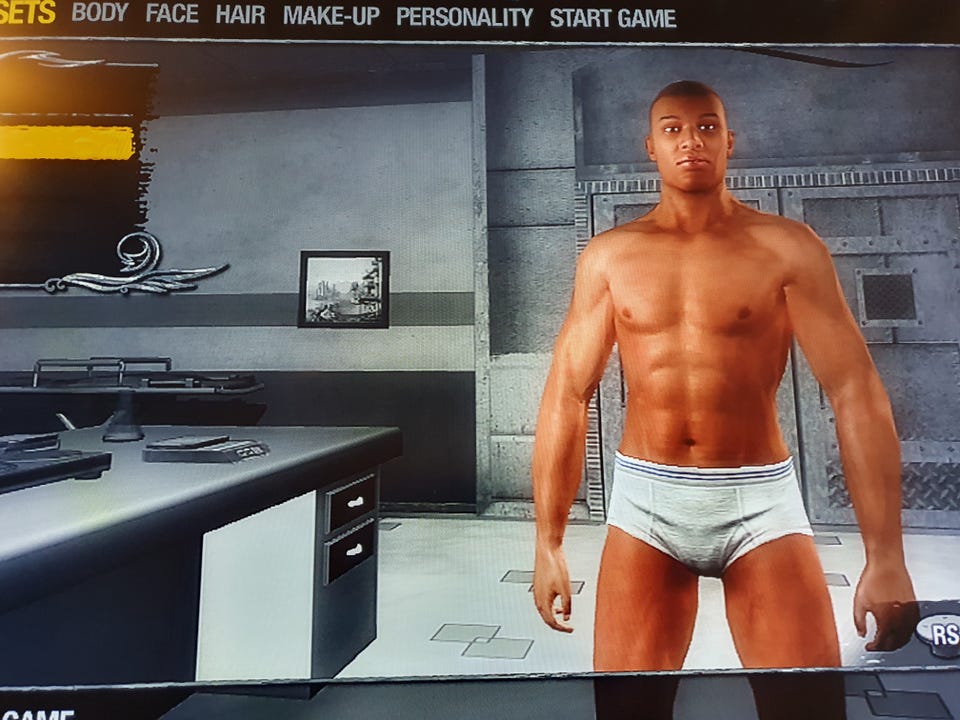Open the Presets tab

(27, 13)
